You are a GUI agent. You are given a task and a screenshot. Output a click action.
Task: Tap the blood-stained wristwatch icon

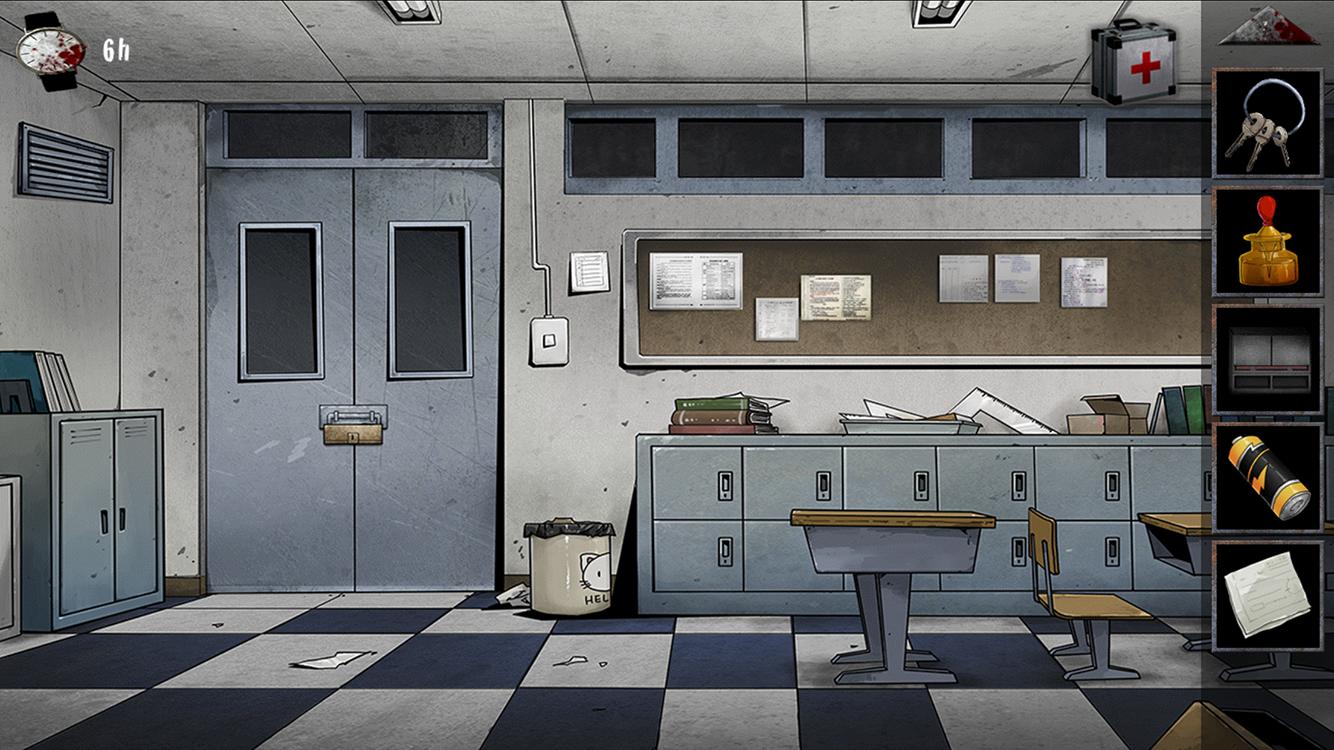pyautogui.click(x=52, y=49)
